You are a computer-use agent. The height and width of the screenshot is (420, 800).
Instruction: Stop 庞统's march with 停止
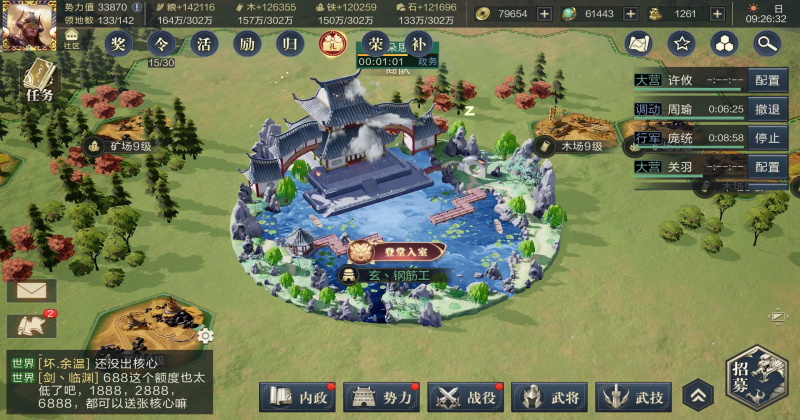point(767,138)
